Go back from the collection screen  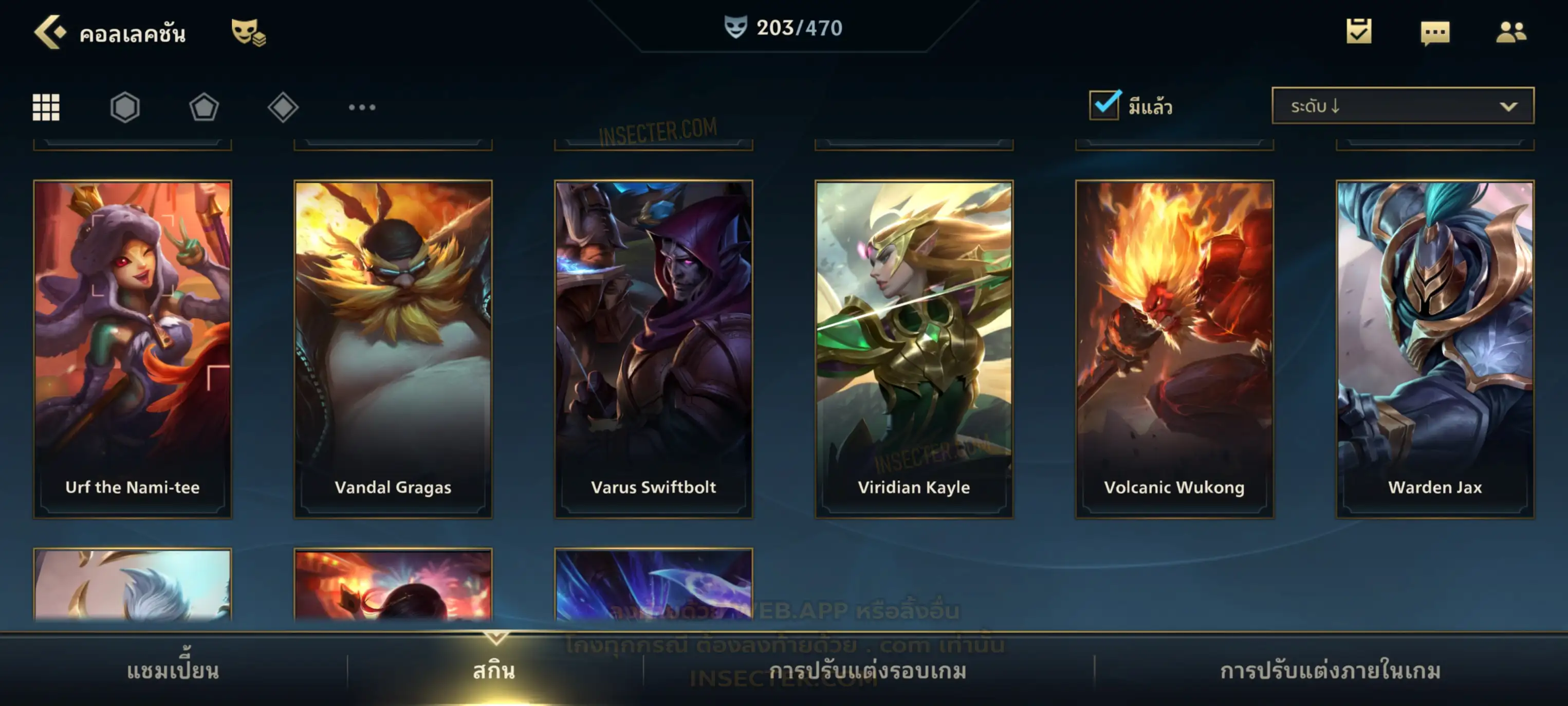[50, 32]
